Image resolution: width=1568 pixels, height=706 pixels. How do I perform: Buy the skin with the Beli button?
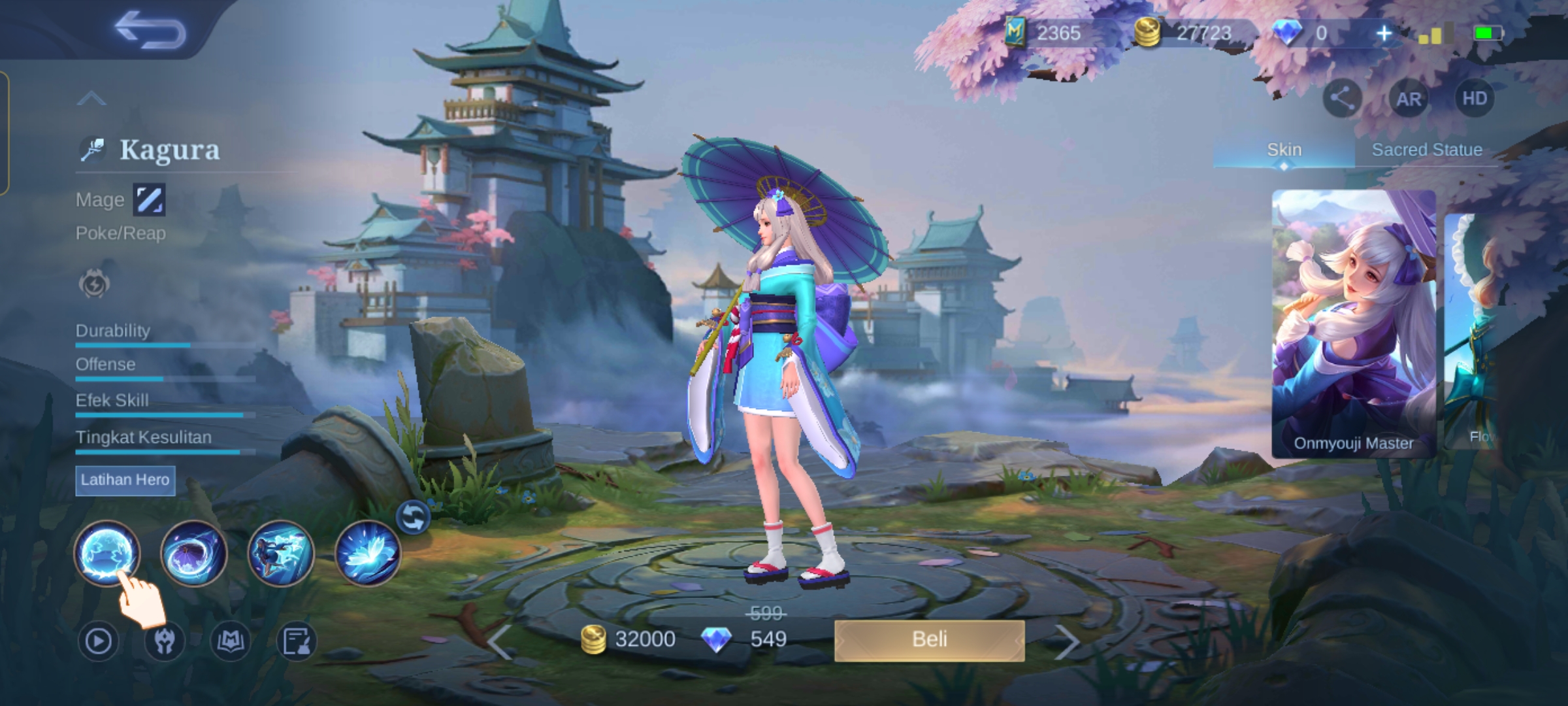929,639
